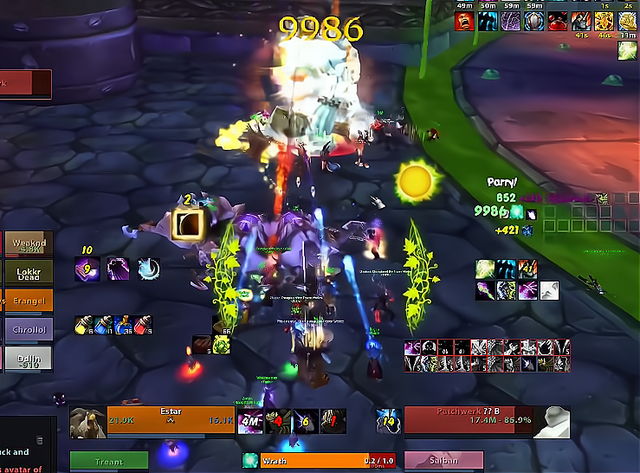Activate the crescent moon ability icon
Screen dimensions: 640x473
pos(147,268)
